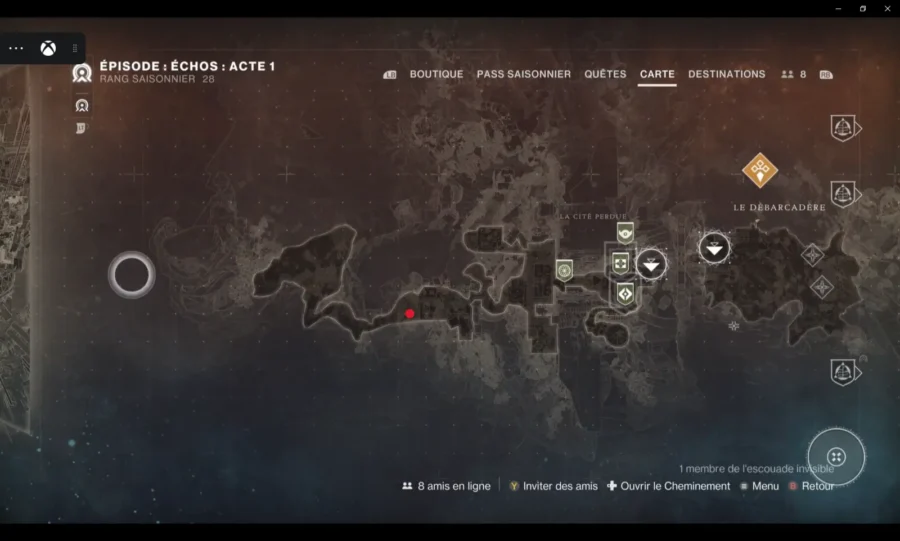Open the Xbox overlay button

point(48,48)
